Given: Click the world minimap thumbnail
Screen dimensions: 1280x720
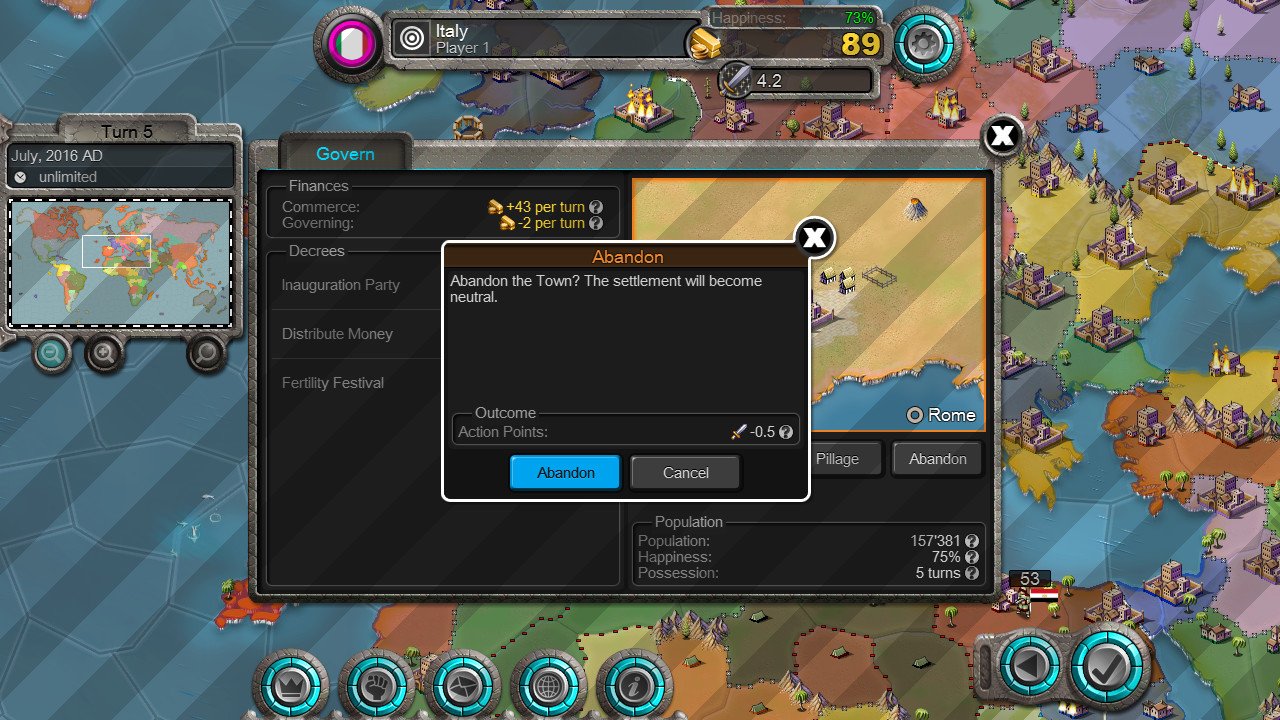Looking at the screenshot, I should click(x=120, y=264).
